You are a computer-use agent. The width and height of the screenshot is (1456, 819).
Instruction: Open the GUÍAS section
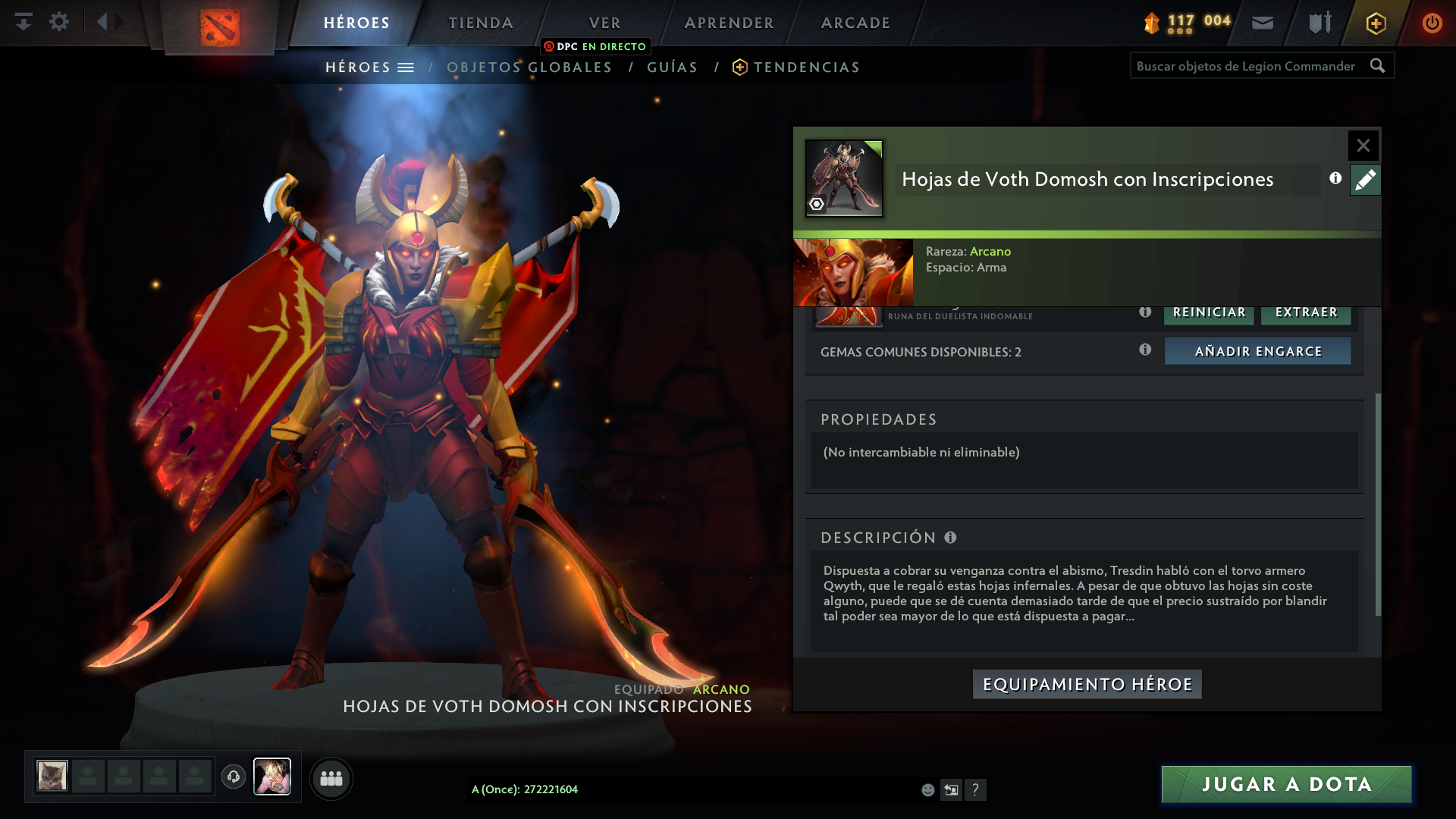click(671, 67)
